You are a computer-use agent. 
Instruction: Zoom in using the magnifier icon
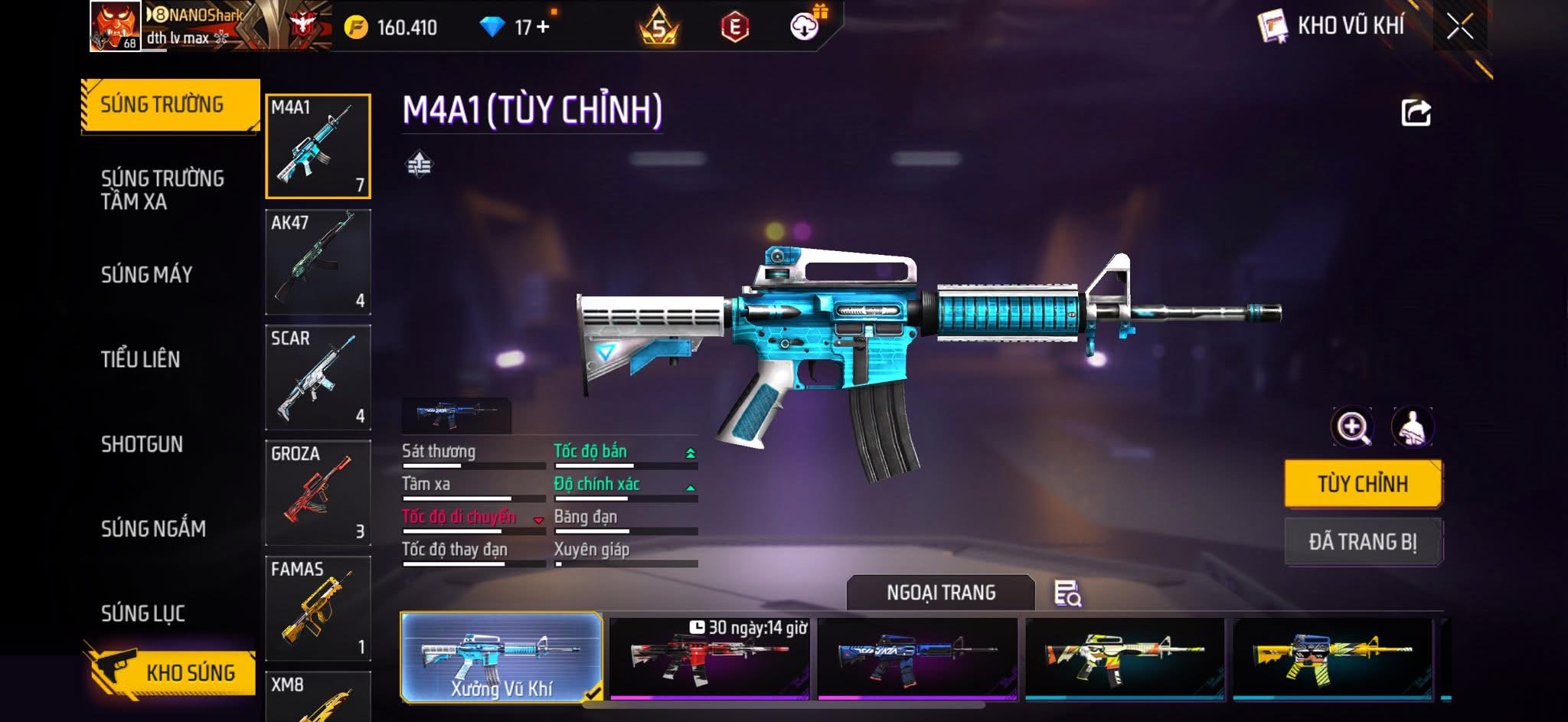[x=1352, y=426]
